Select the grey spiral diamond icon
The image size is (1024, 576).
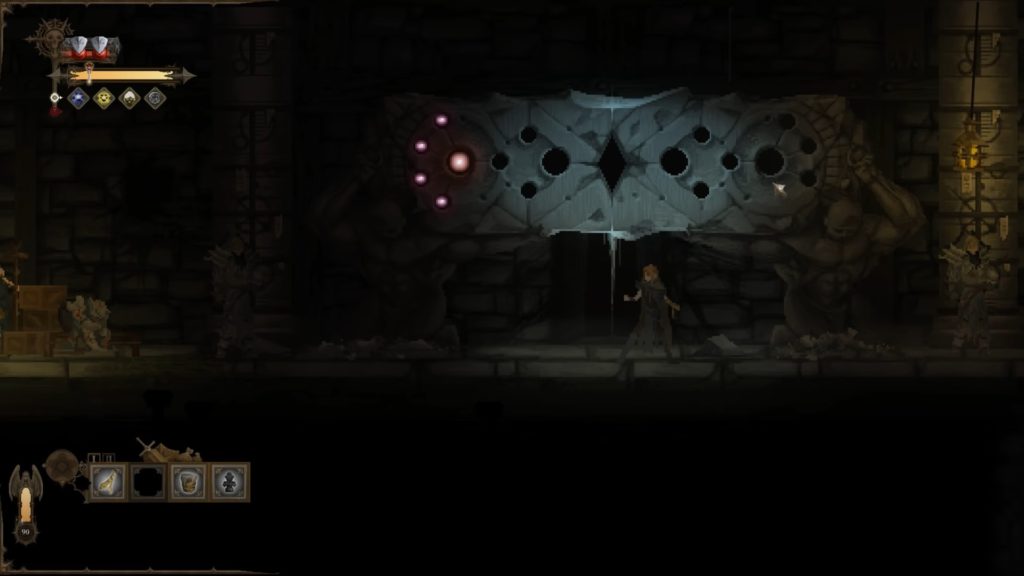pos(155,98)
